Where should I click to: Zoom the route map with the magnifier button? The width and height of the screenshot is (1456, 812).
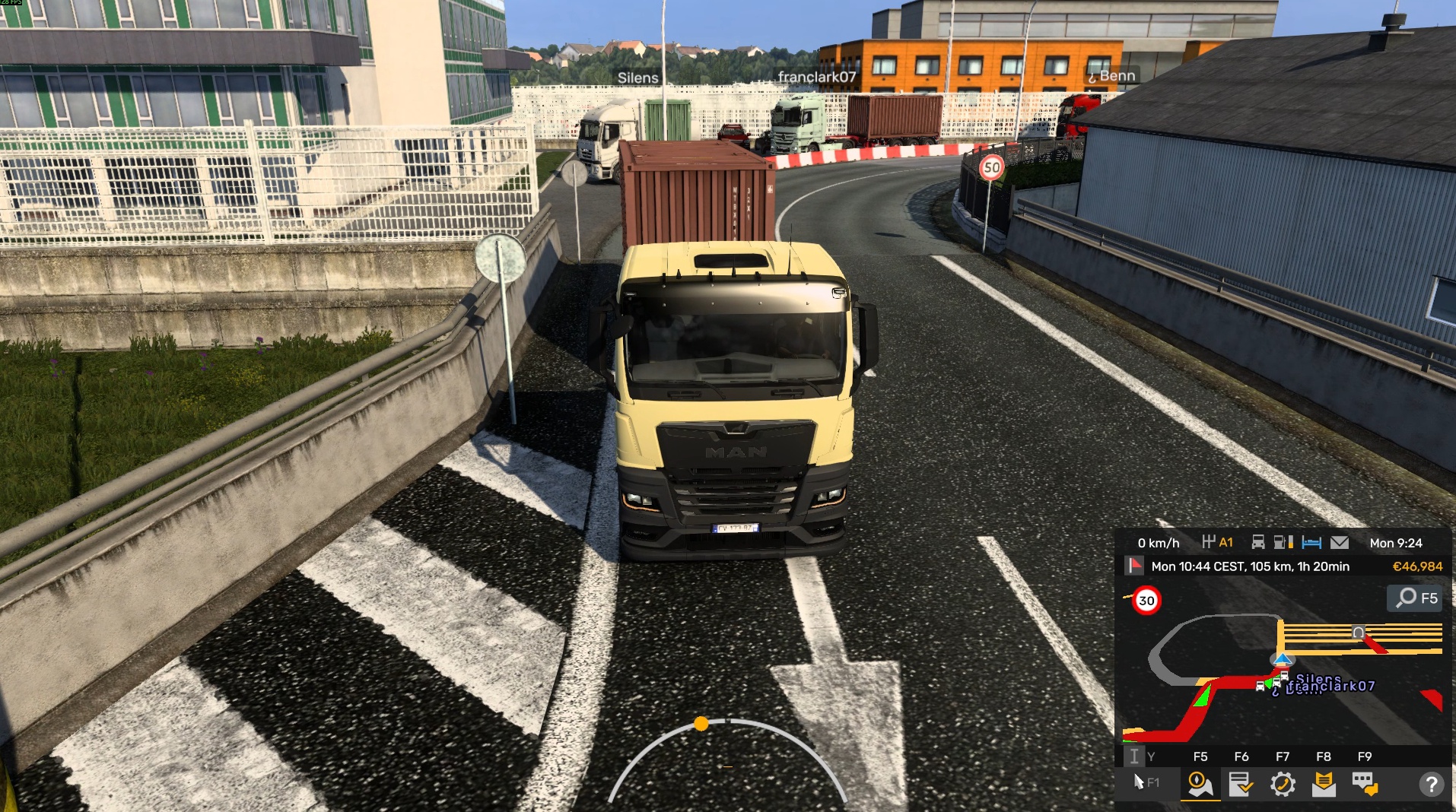tap(1415, 598)
